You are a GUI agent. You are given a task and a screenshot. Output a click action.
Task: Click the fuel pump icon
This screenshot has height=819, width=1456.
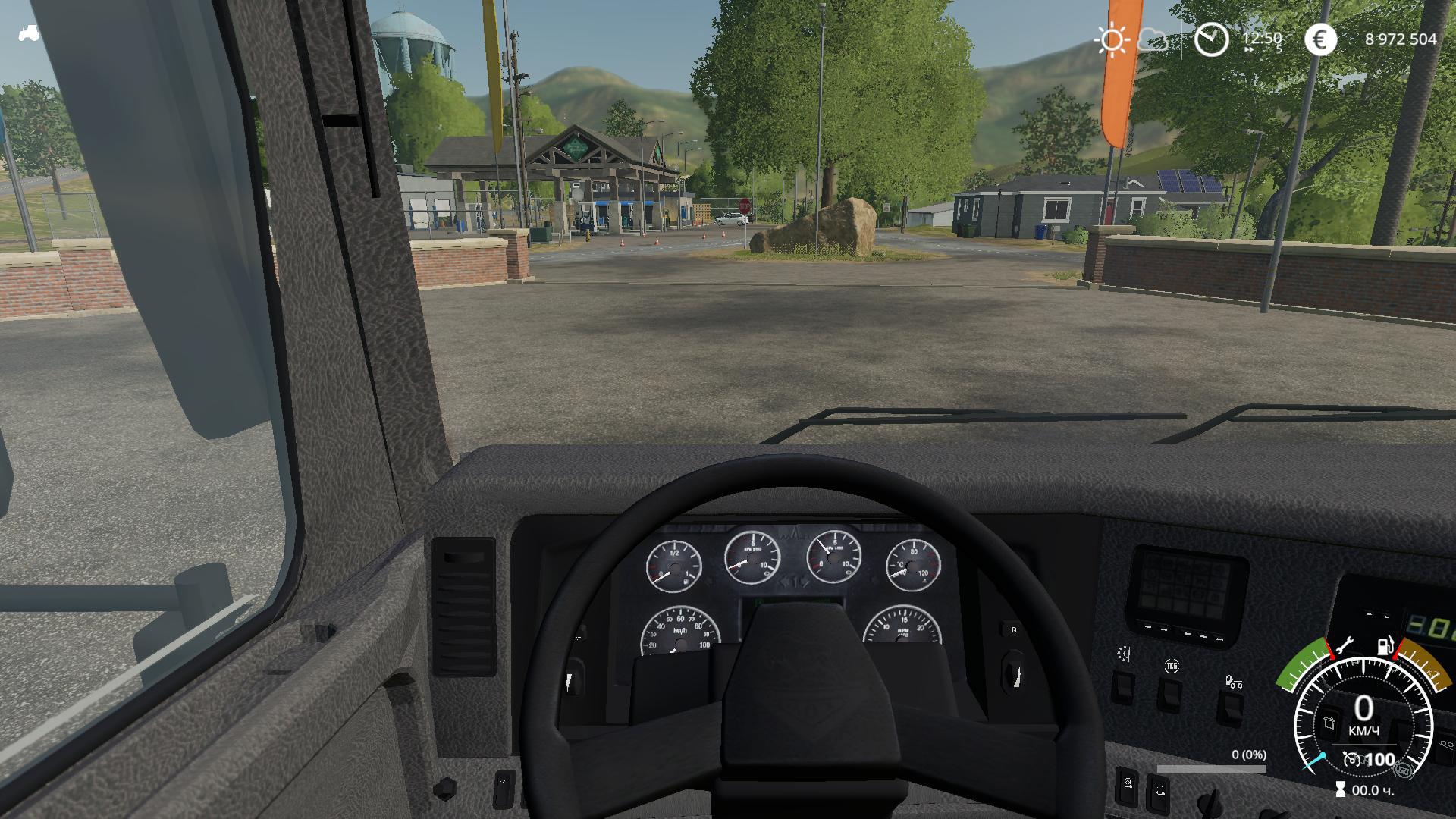pos(1385,646)
